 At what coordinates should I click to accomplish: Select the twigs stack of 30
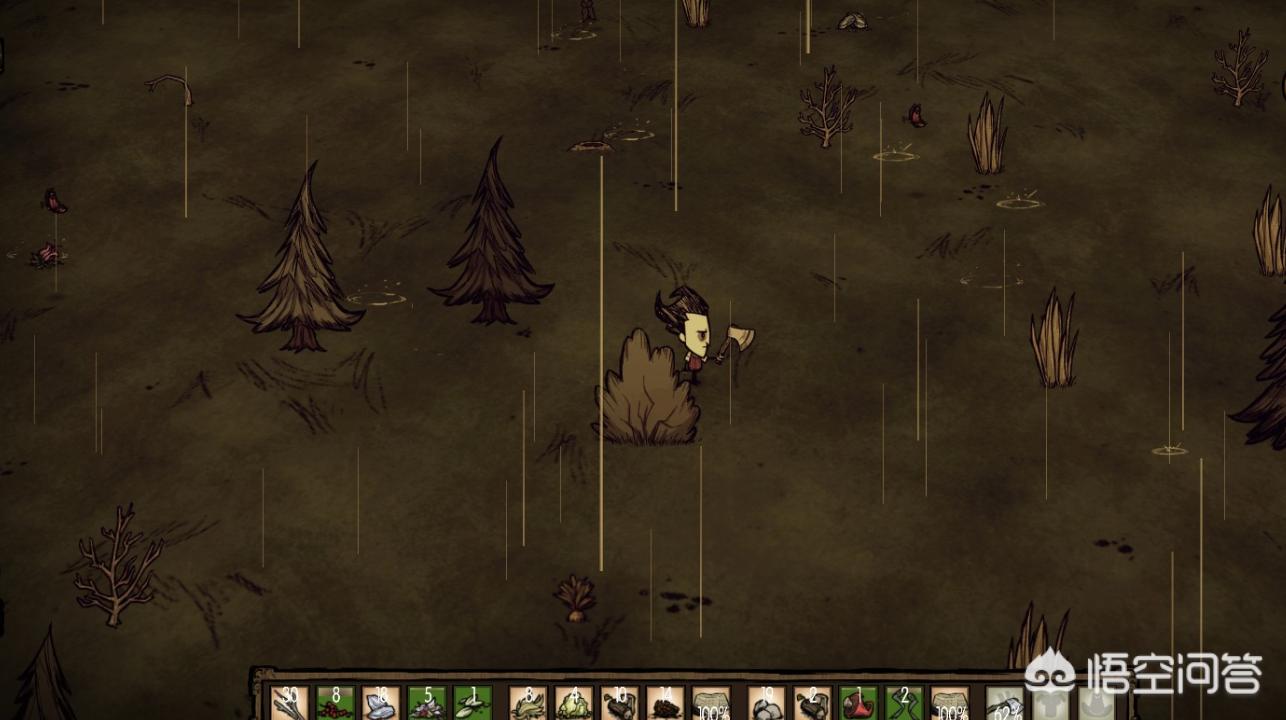click(x=289, y=703)
